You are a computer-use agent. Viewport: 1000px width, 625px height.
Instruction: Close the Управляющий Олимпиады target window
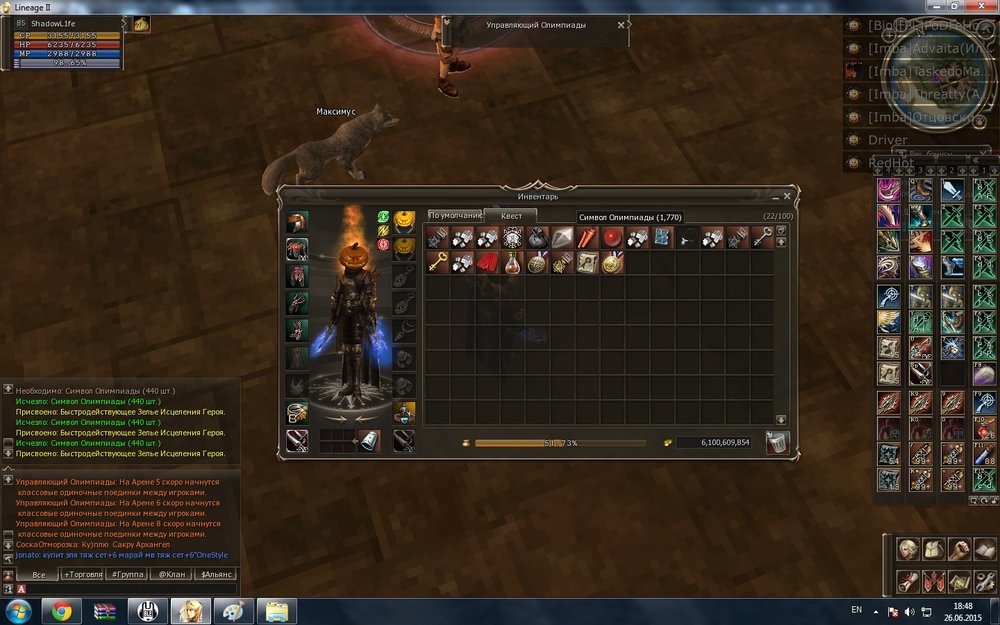(x=621, y=25)
